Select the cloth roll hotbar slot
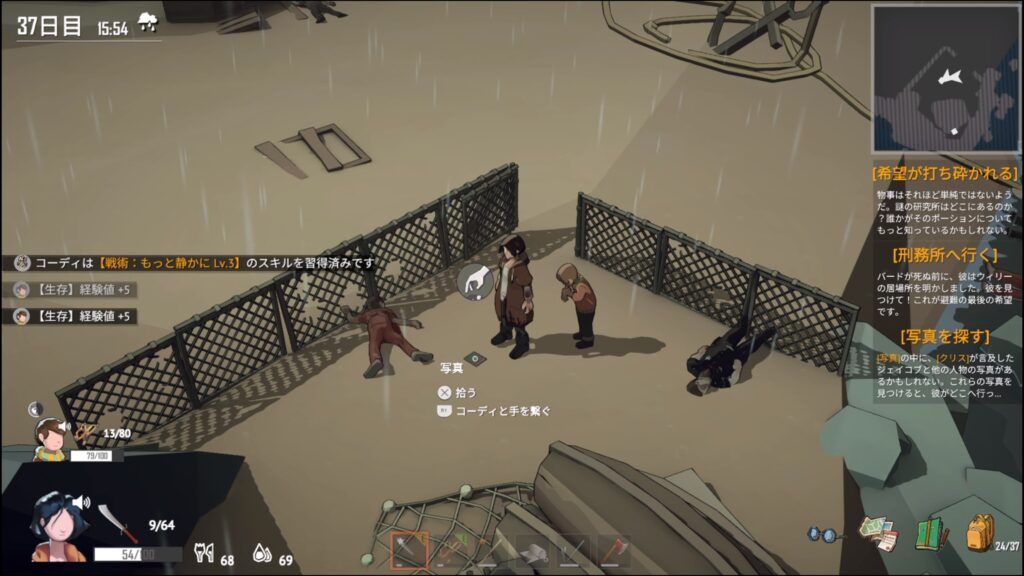 [532, 551]
